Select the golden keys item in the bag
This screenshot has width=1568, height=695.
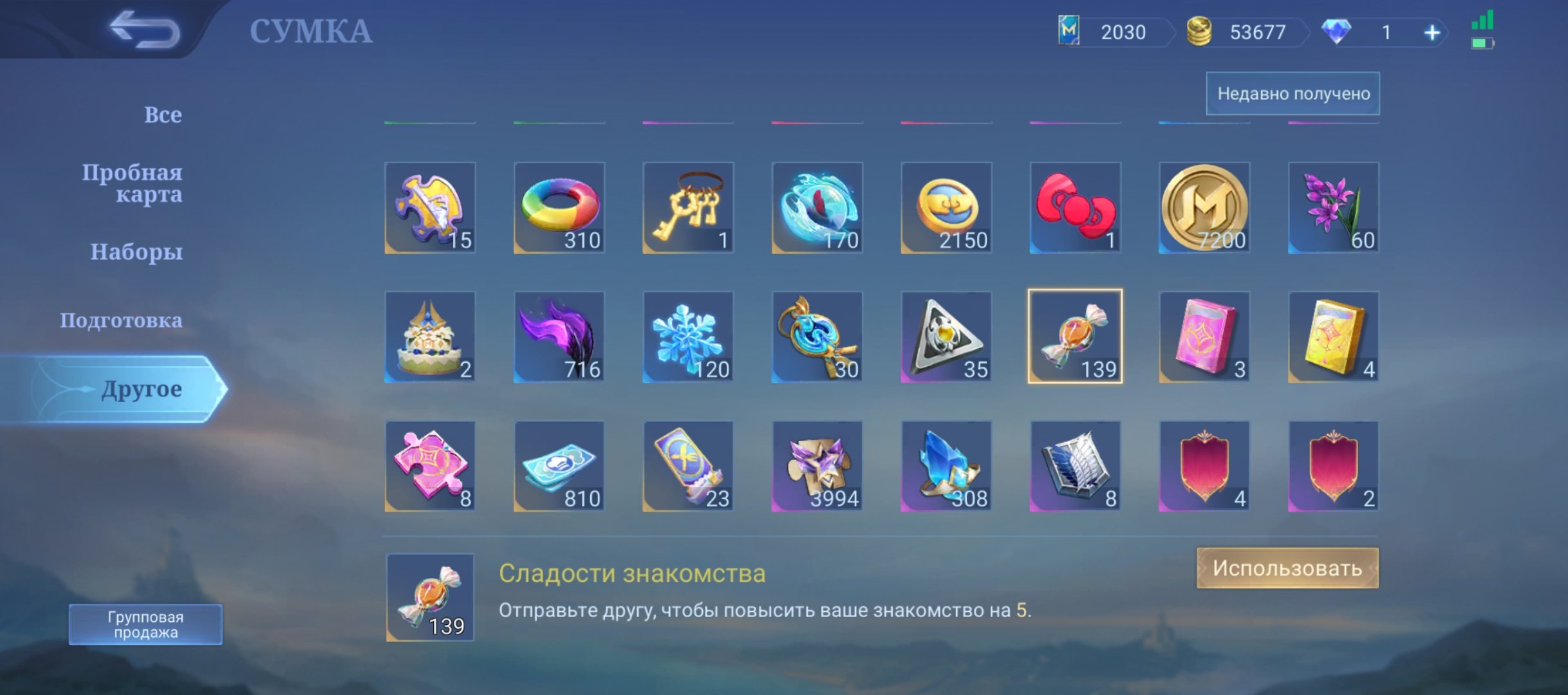tap(687, 208)
